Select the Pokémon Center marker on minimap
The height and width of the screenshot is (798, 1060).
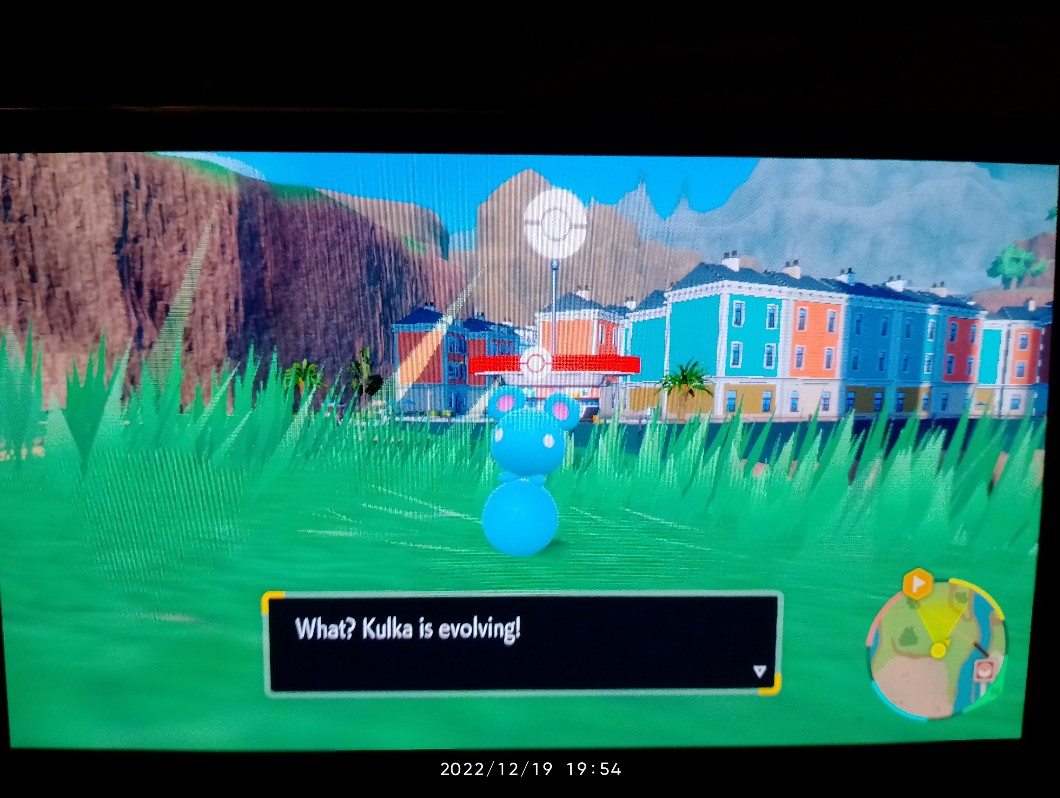(985, 669)
